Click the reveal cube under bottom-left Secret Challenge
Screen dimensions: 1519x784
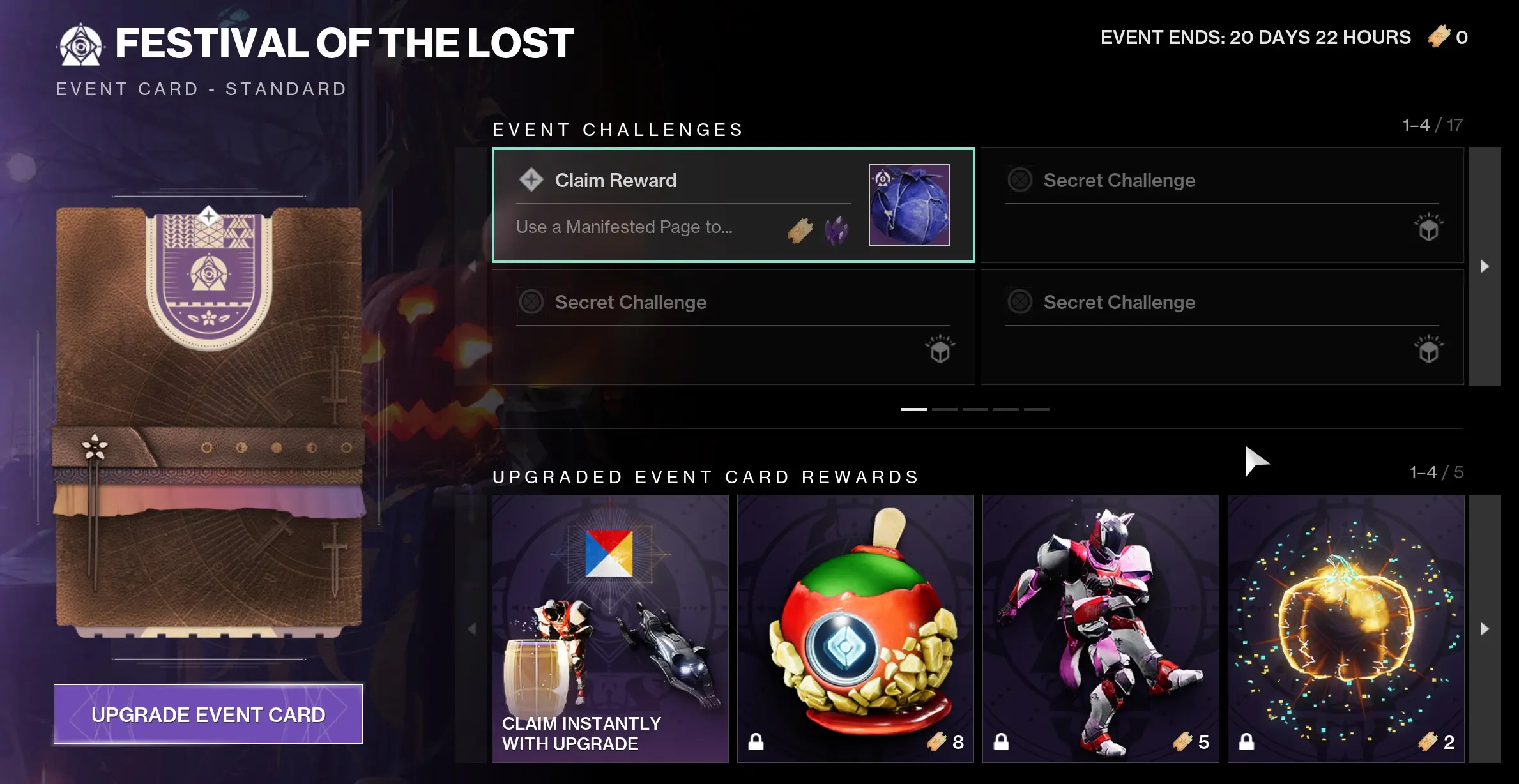coord(939,352)
